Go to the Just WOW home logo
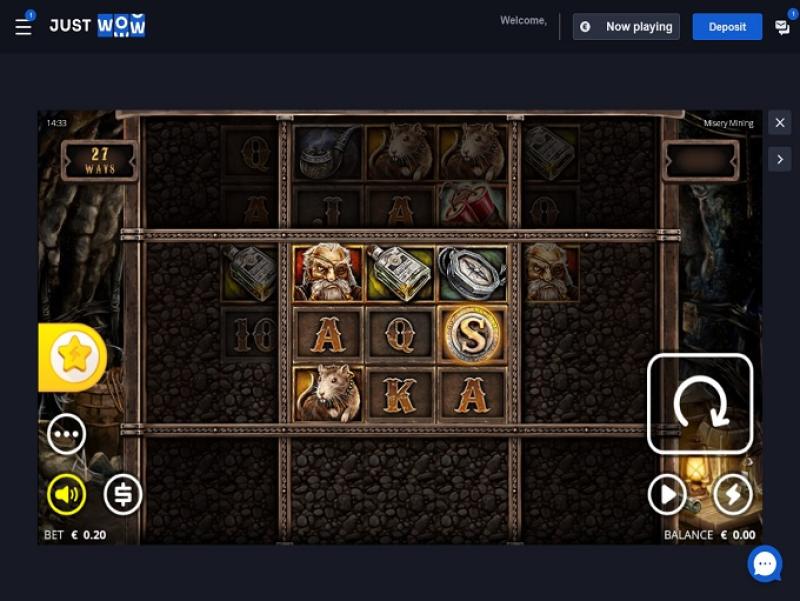Image resolution: width=800 pixels, height=601 pixels. coord(97,26)
